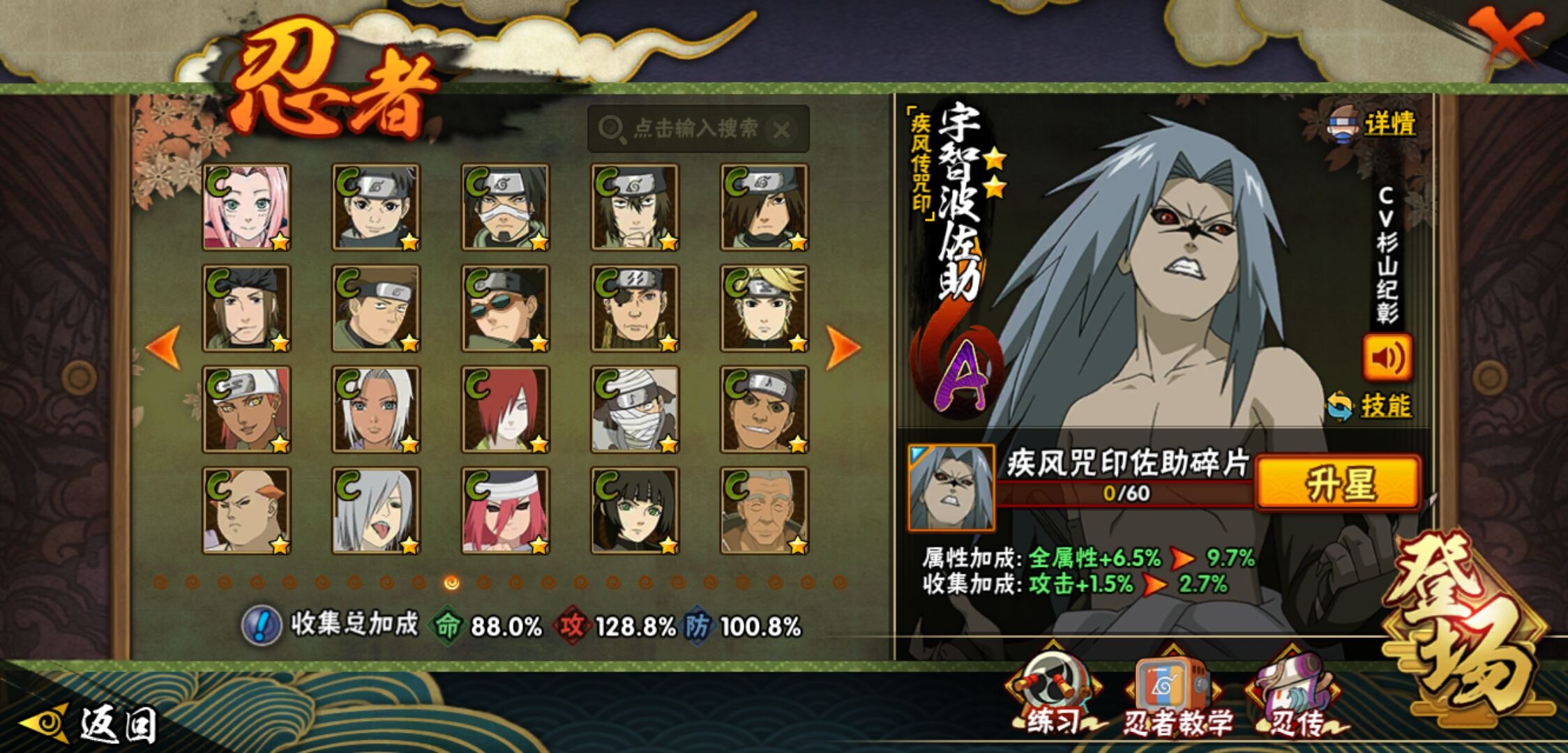The width and height of the screenshot is (1568, 753).
Task: Open the 详情 details view
Action: click(x=1374, y=125)
